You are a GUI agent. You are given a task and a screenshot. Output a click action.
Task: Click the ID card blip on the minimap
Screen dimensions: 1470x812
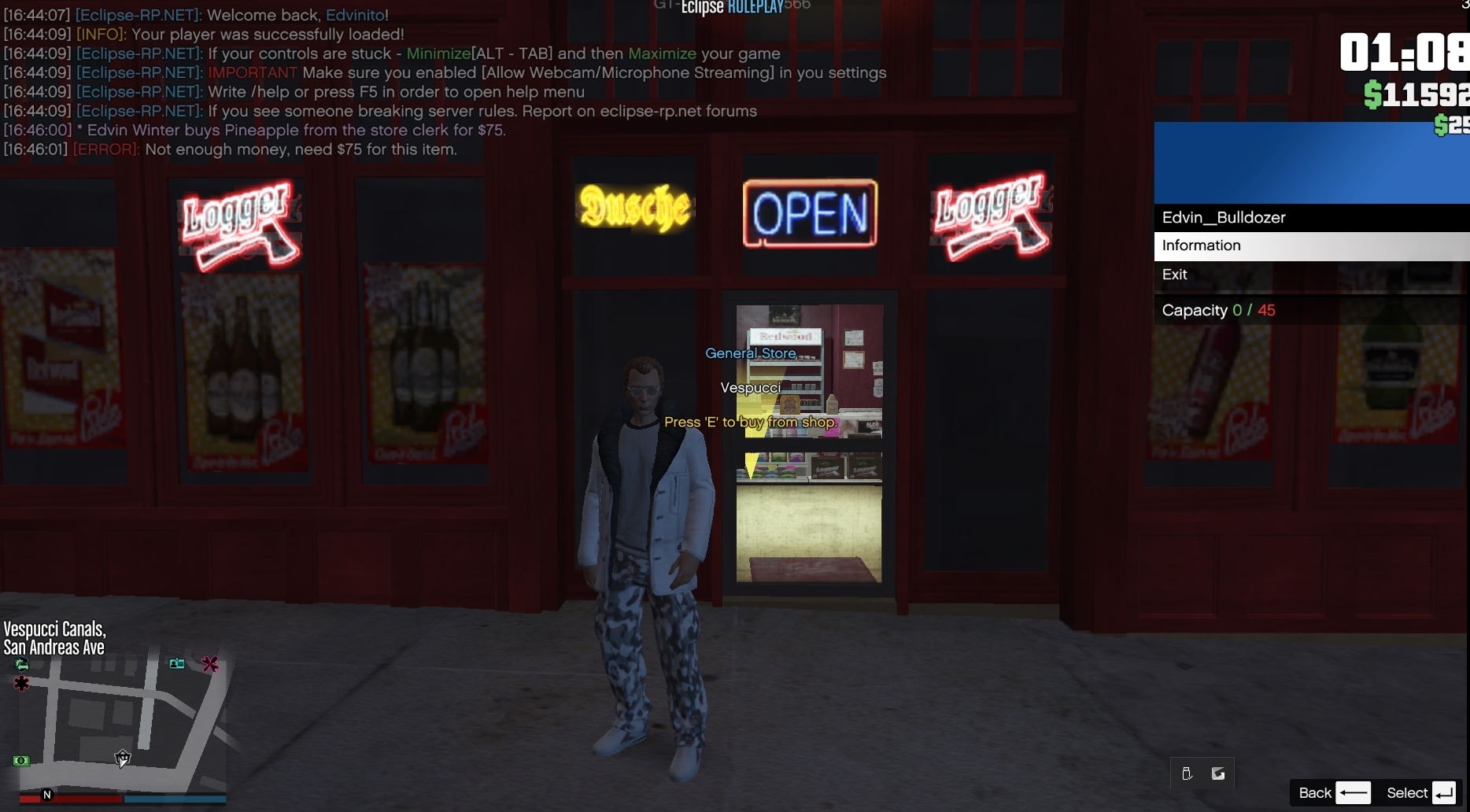point(177,664)
